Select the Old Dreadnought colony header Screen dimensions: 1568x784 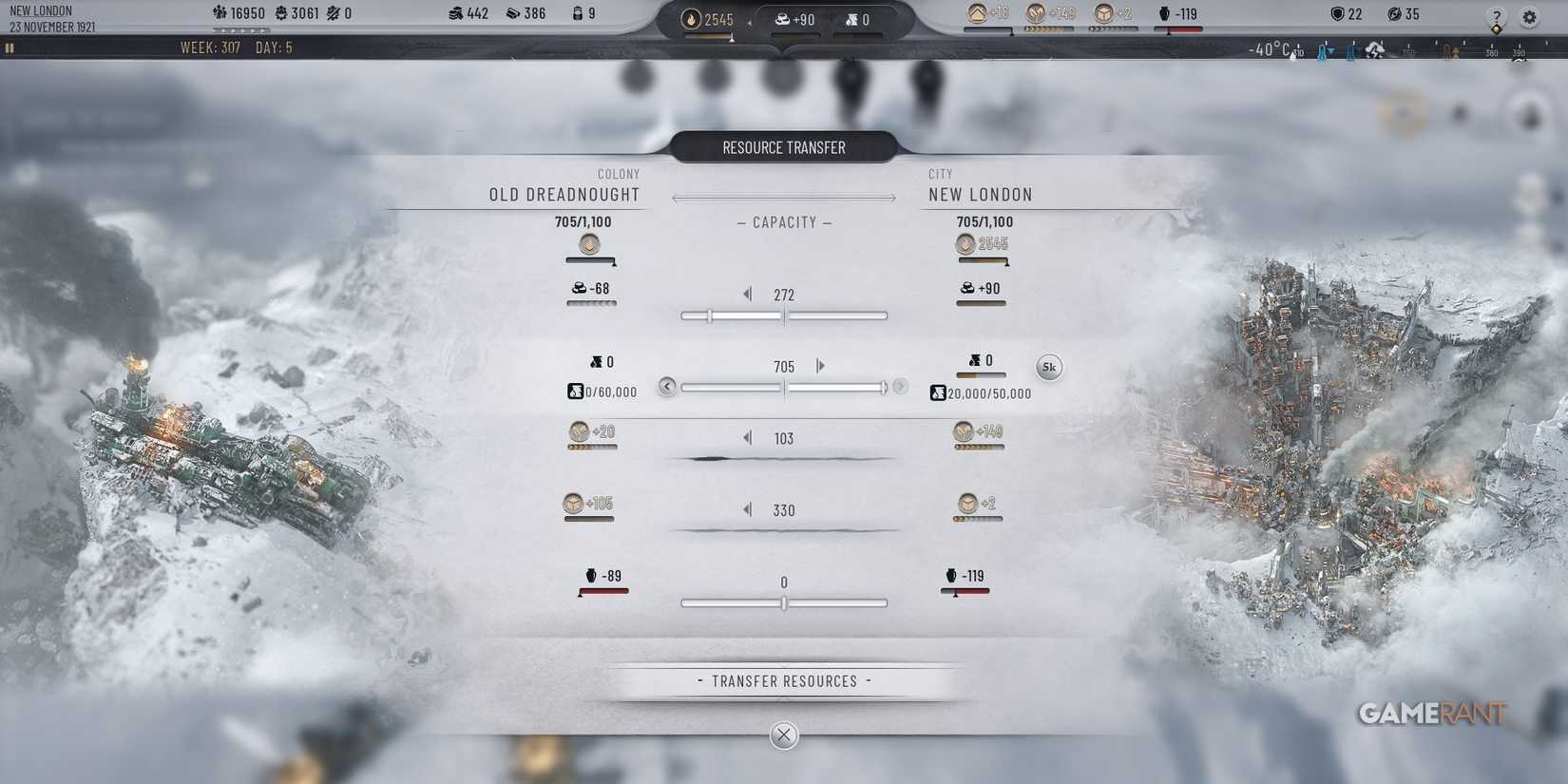[x=564, y=194]
